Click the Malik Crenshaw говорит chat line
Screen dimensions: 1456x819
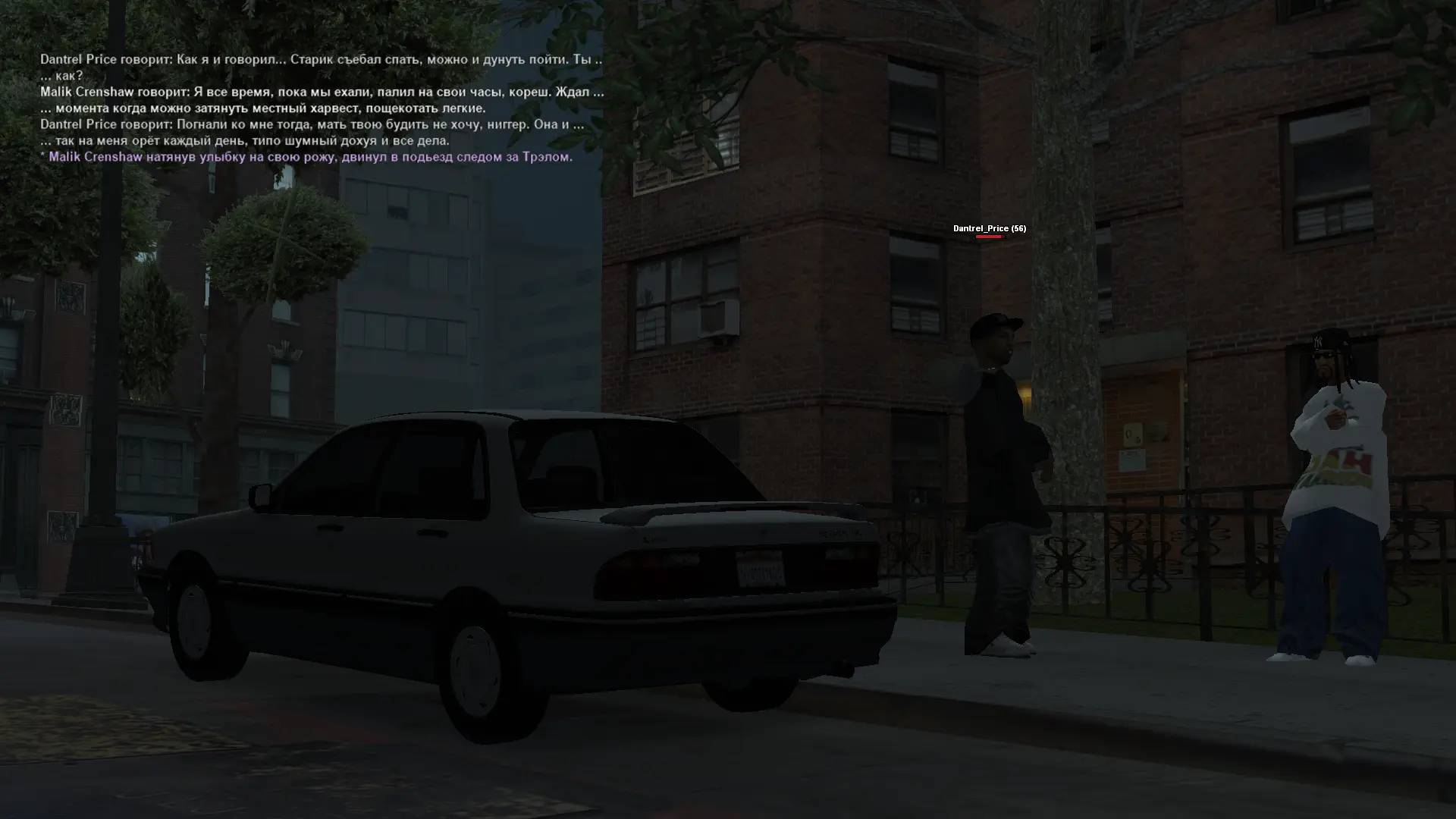322,93
